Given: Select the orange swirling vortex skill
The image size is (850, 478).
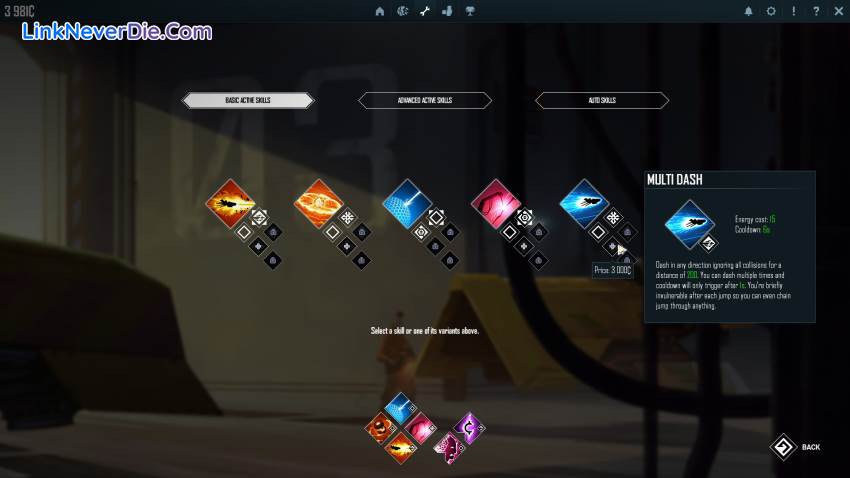Looking at the screenshot, I should coord(318,203).
